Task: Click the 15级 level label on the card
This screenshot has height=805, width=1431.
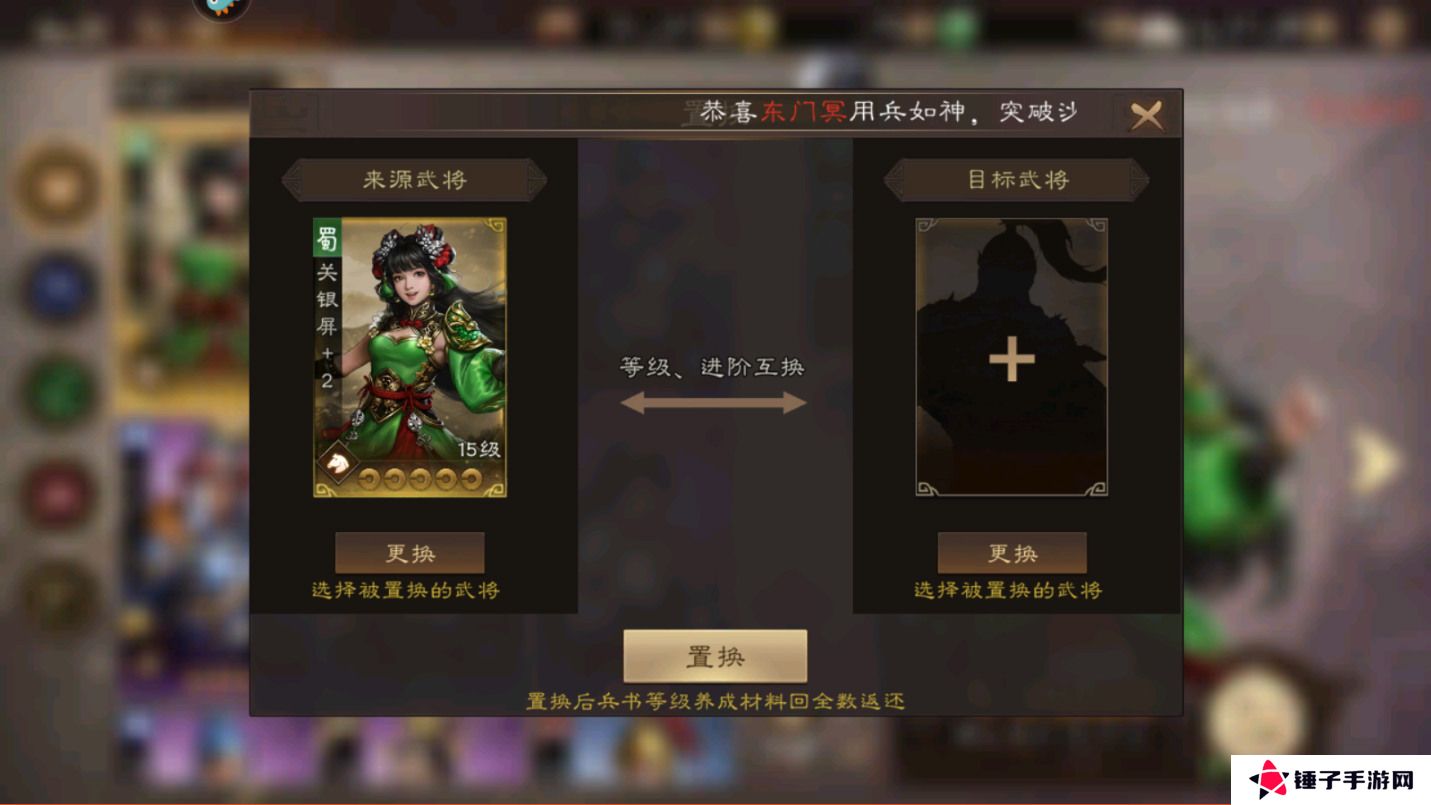Action: point(480,448)
